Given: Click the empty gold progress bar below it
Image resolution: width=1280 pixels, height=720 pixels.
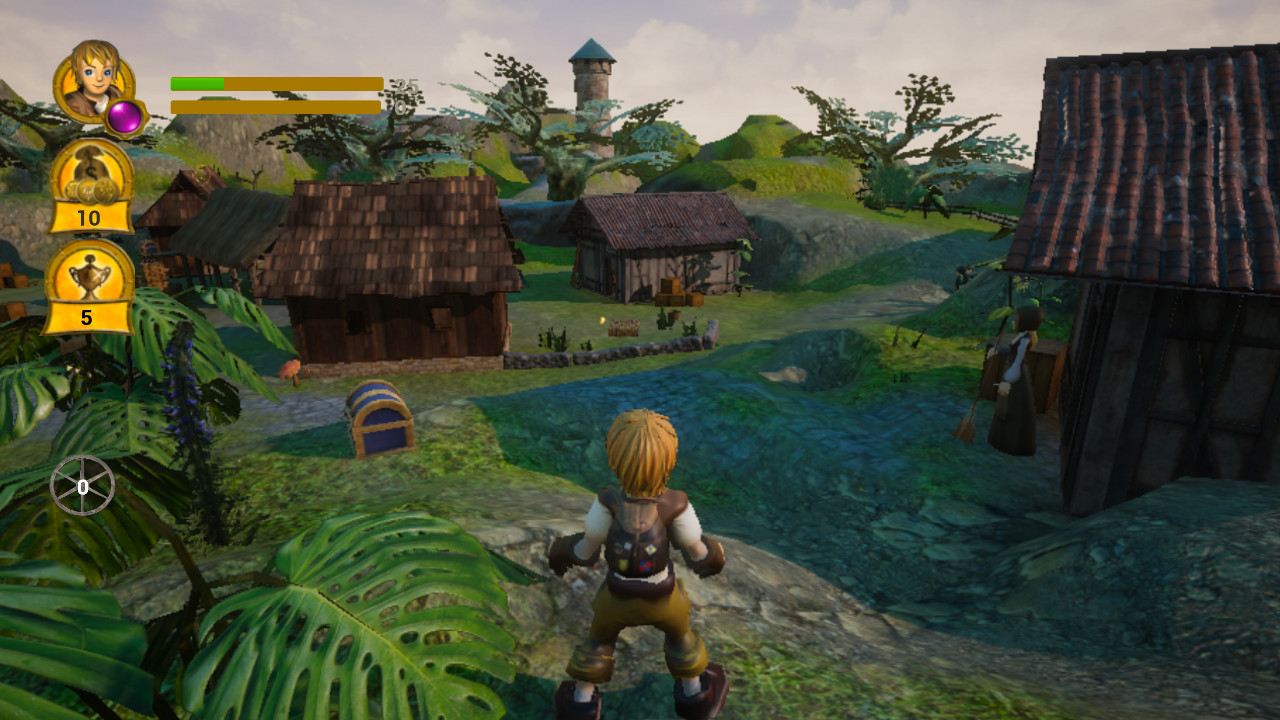Looking at the screenshot, I should (x=270, y=105).
